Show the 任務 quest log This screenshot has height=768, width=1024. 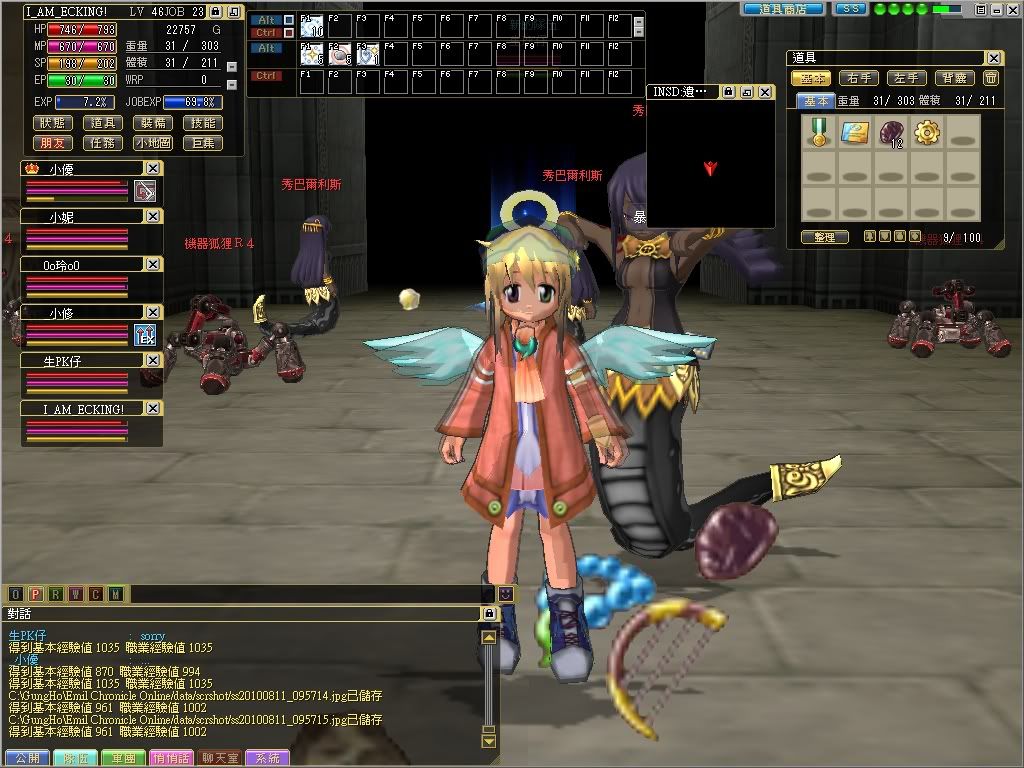coord(103,143)
